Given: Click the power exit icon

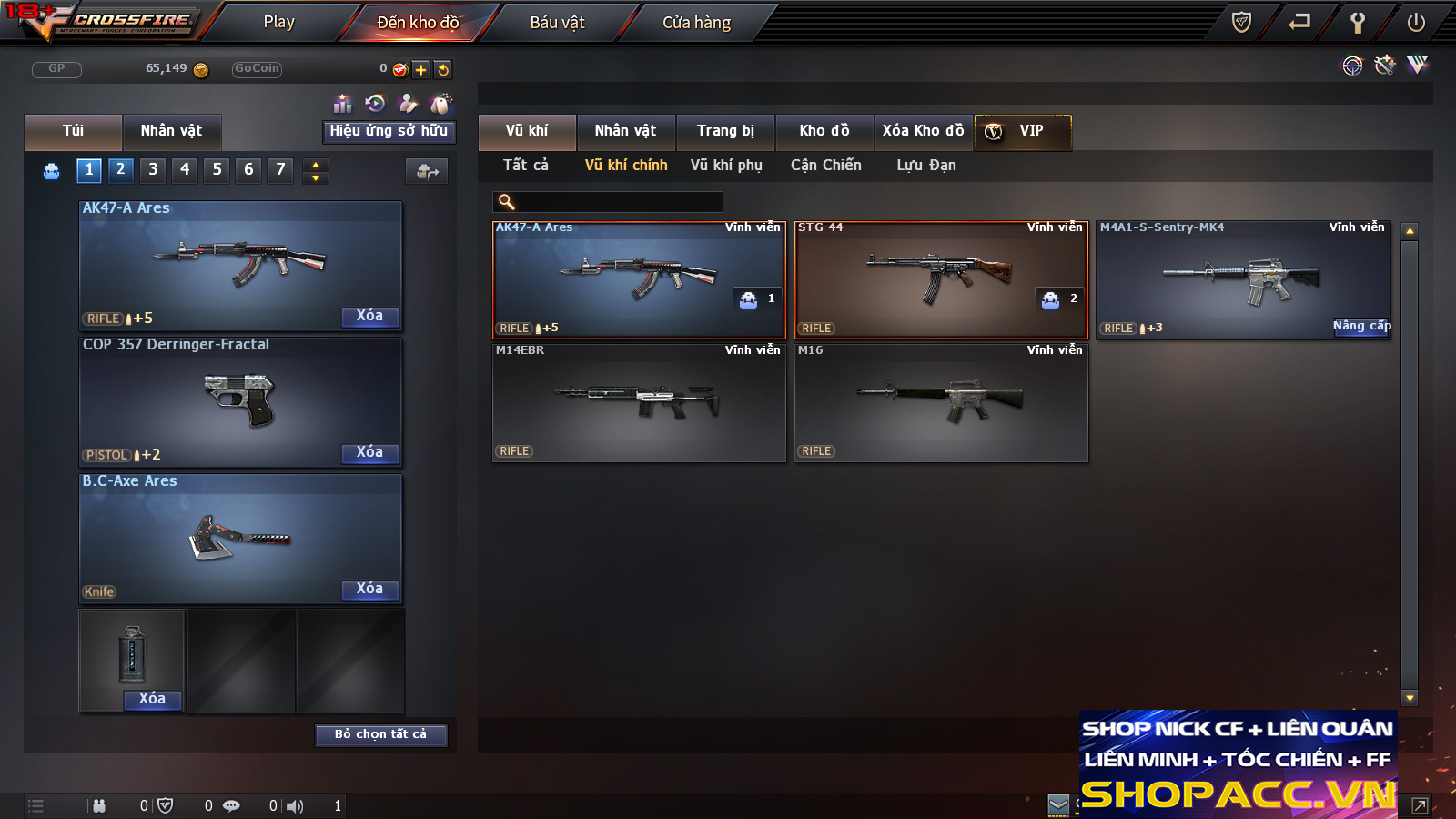Looking at the screenshot, I should 1416,22.
